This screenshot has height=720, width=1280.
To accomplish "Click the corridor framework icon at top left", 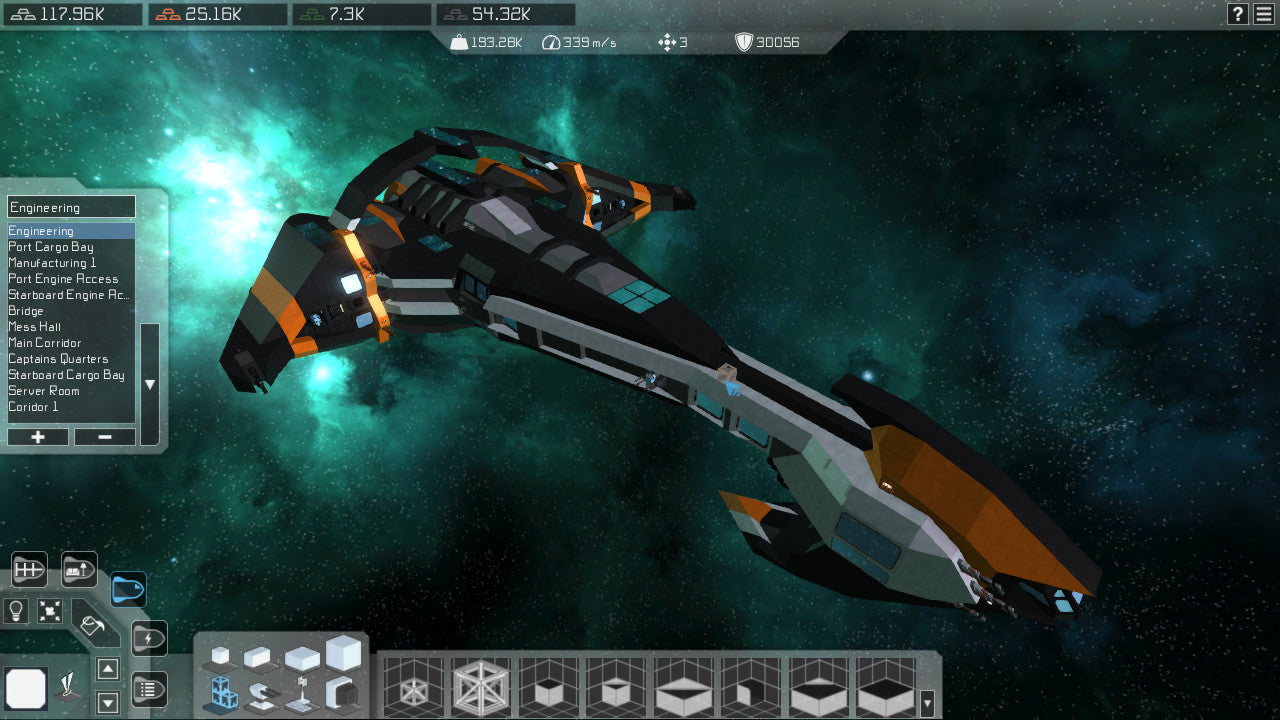I will [30, 569].
